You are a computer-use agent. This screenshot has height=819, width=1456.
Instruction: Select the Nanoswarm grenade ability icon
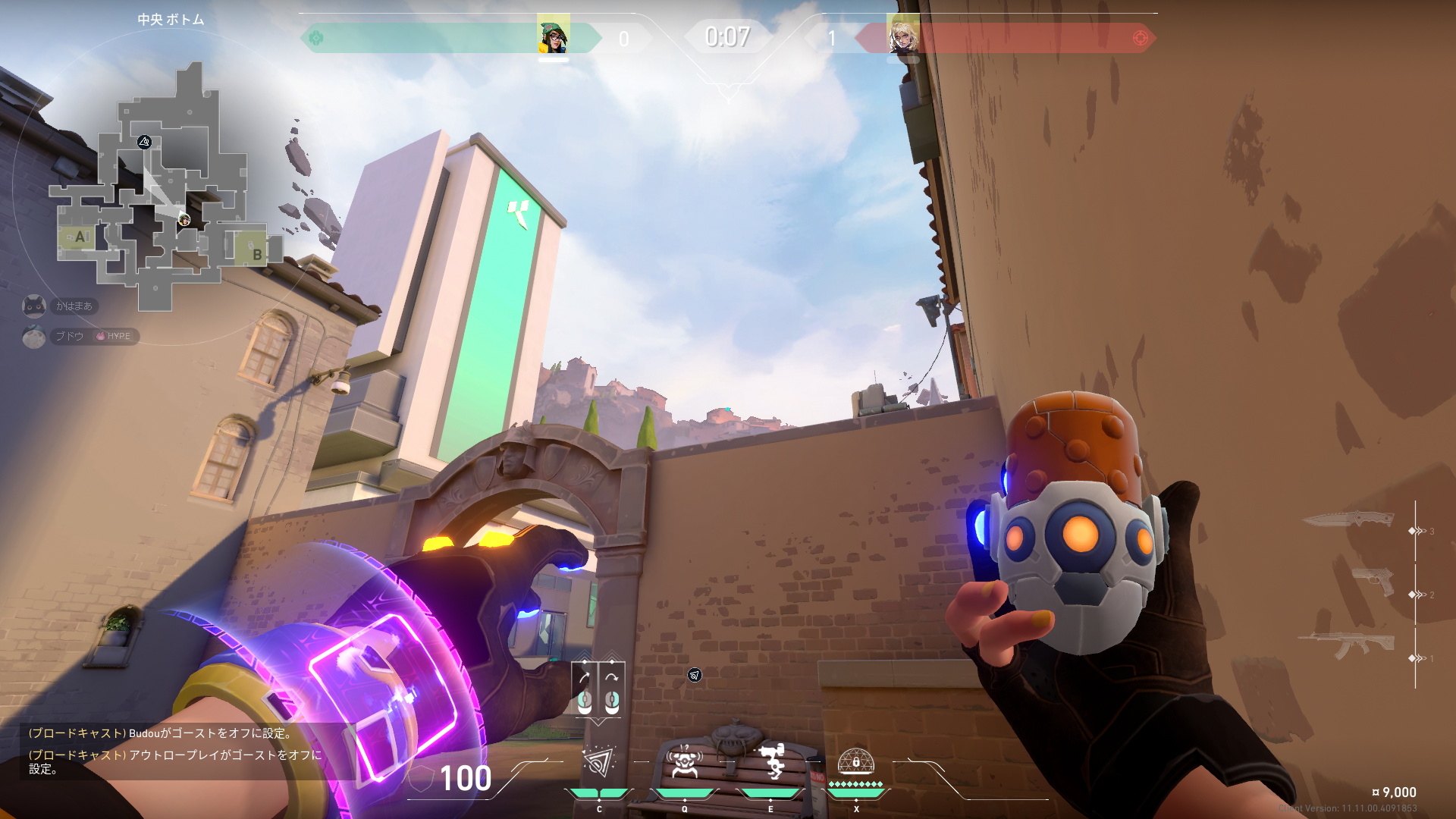point(598,764)
